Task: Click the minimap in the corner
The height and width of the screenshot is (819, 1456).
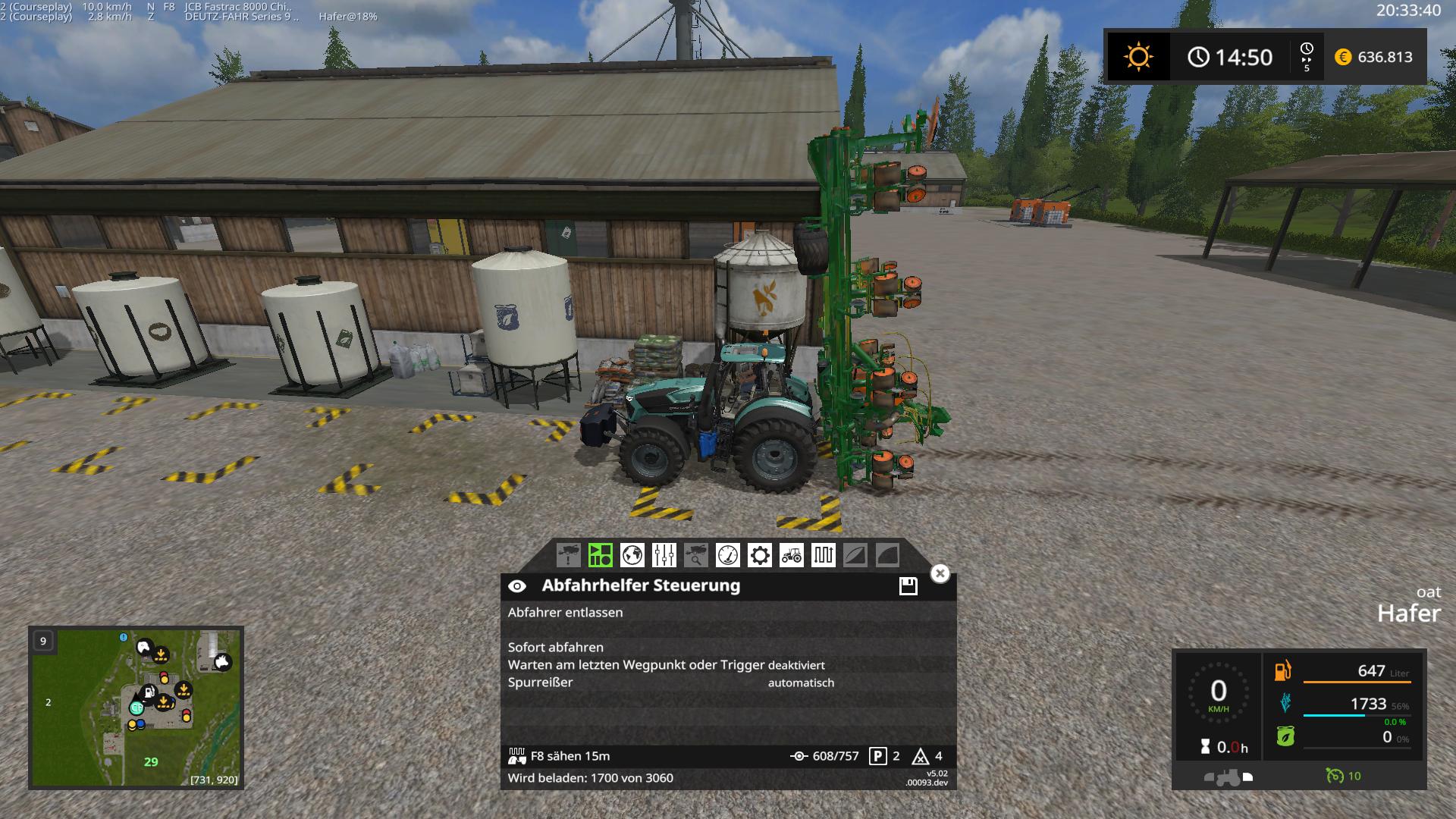Action: (x=136, y=707)
